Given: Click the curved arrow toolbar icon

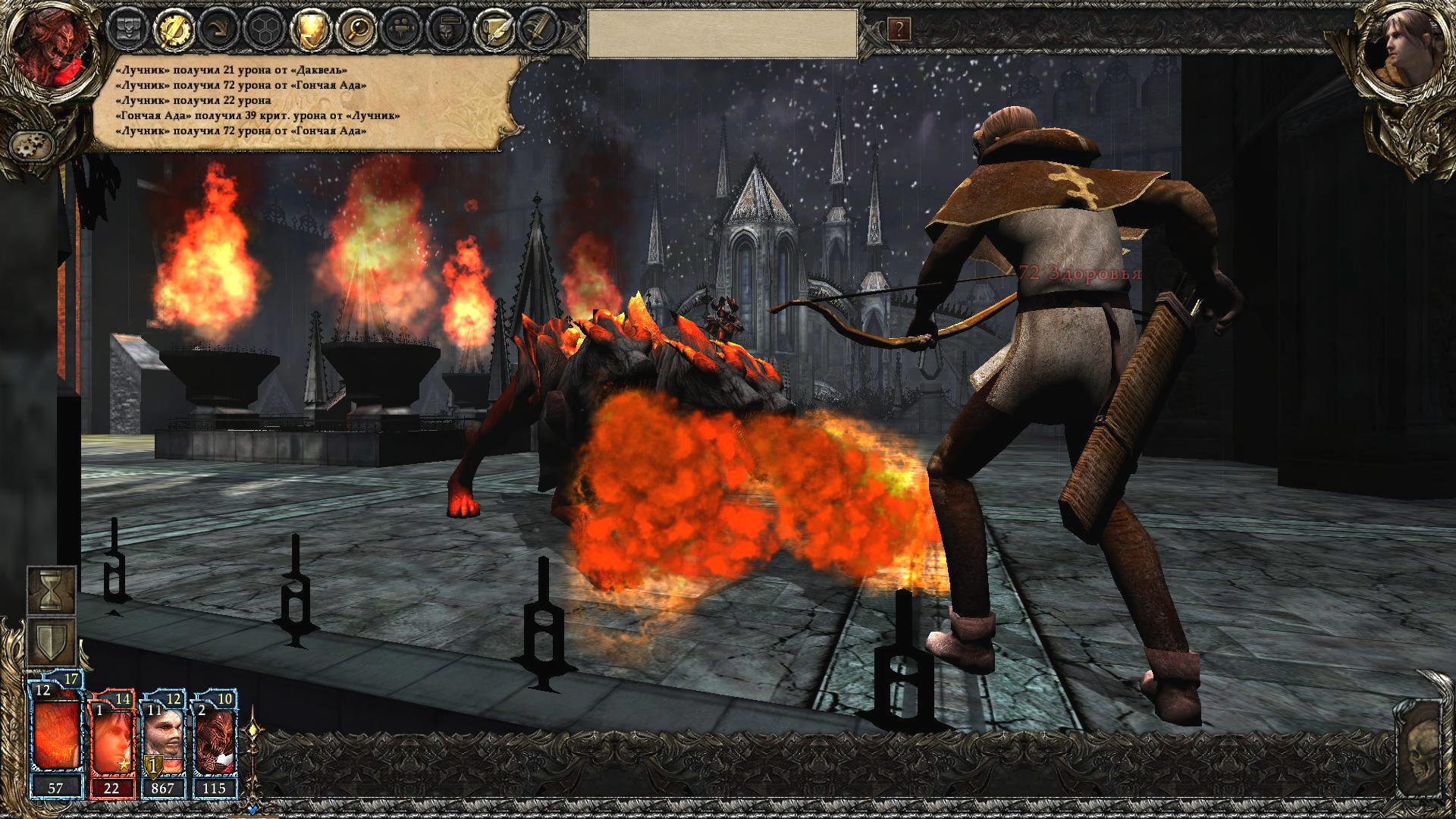Looking at the screenshot, I should tap(218, 30).
